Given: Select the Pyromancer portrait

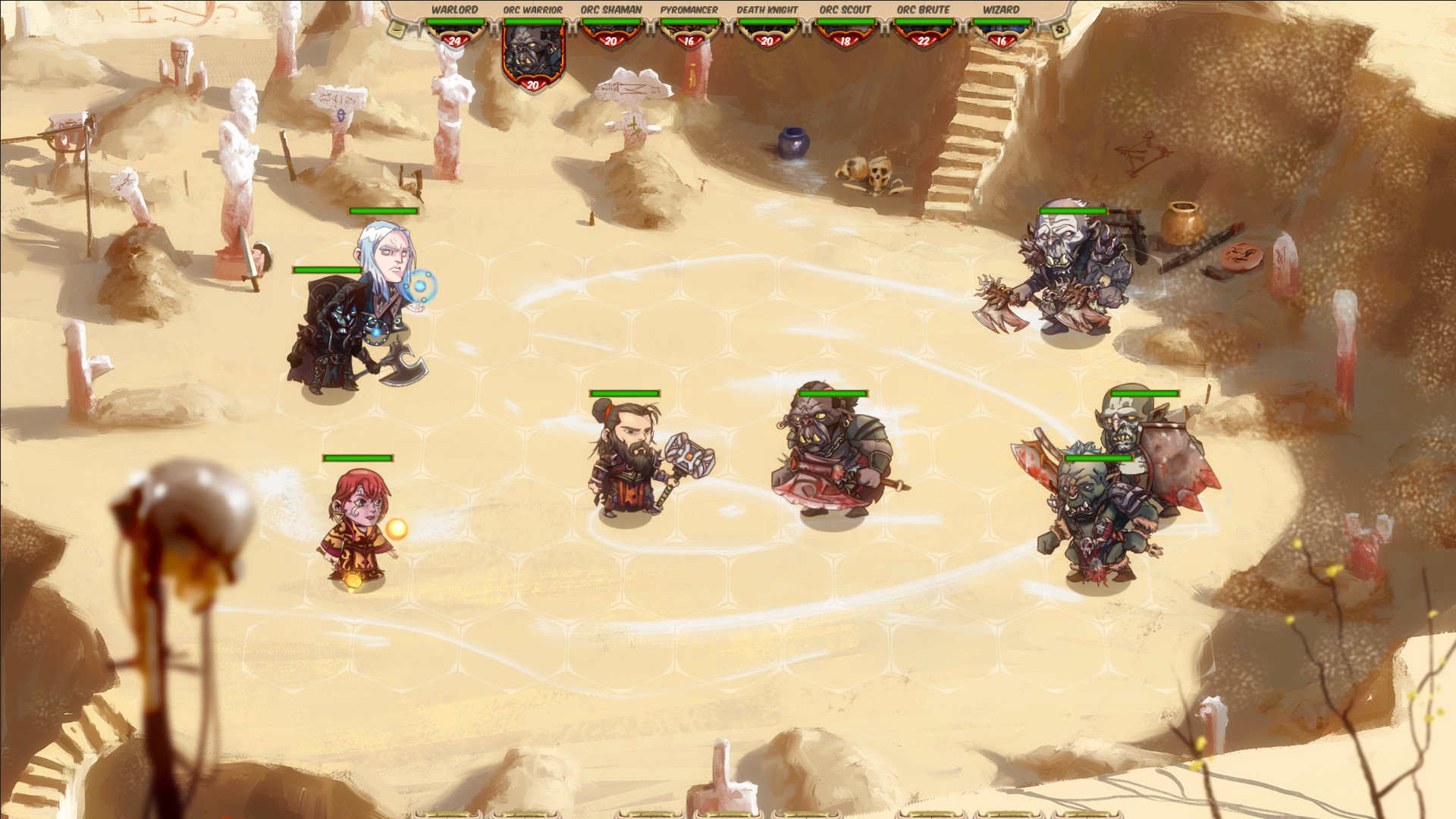Looking at the screenshot, I should coord(689,32).
